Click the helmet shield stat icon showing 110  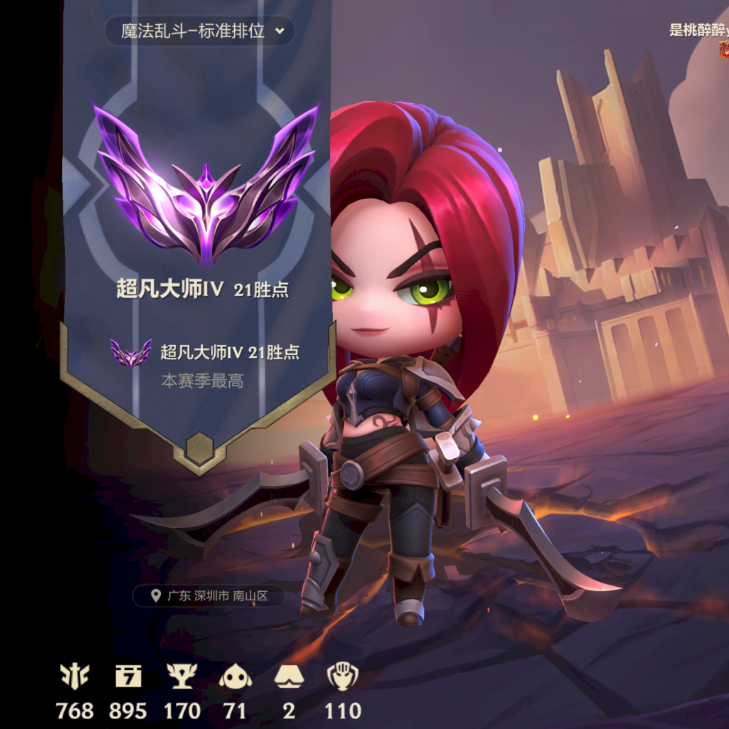click(x=342, y=678)
